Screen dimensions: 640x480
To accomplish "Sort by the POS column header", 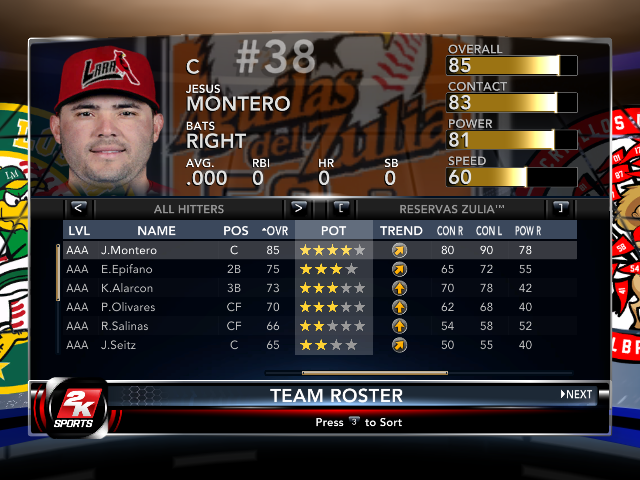I will [x=236, y=231].
